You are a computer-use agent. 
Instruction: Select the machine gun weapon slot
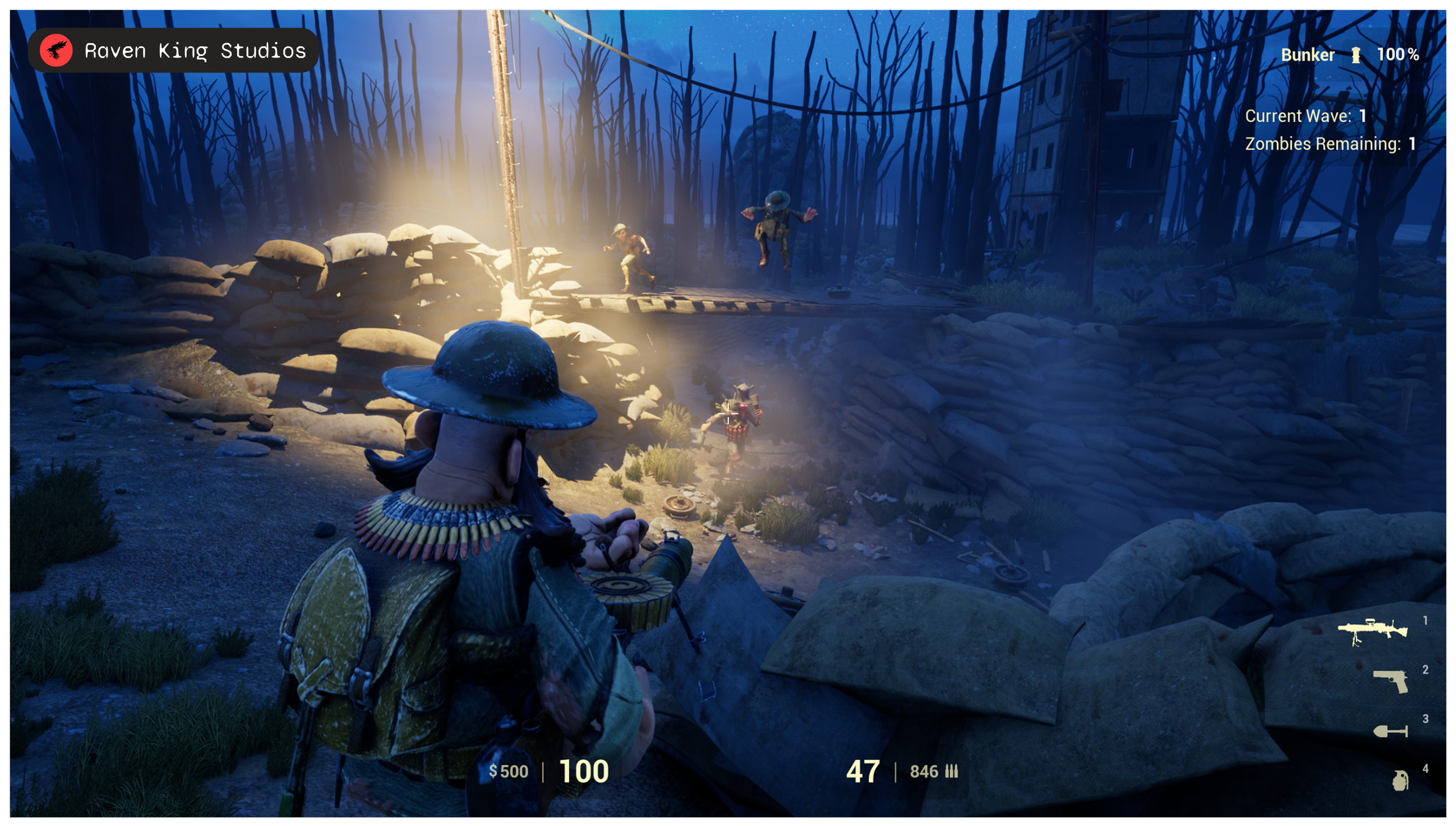pyautogui.click(x=1372, y=632)
